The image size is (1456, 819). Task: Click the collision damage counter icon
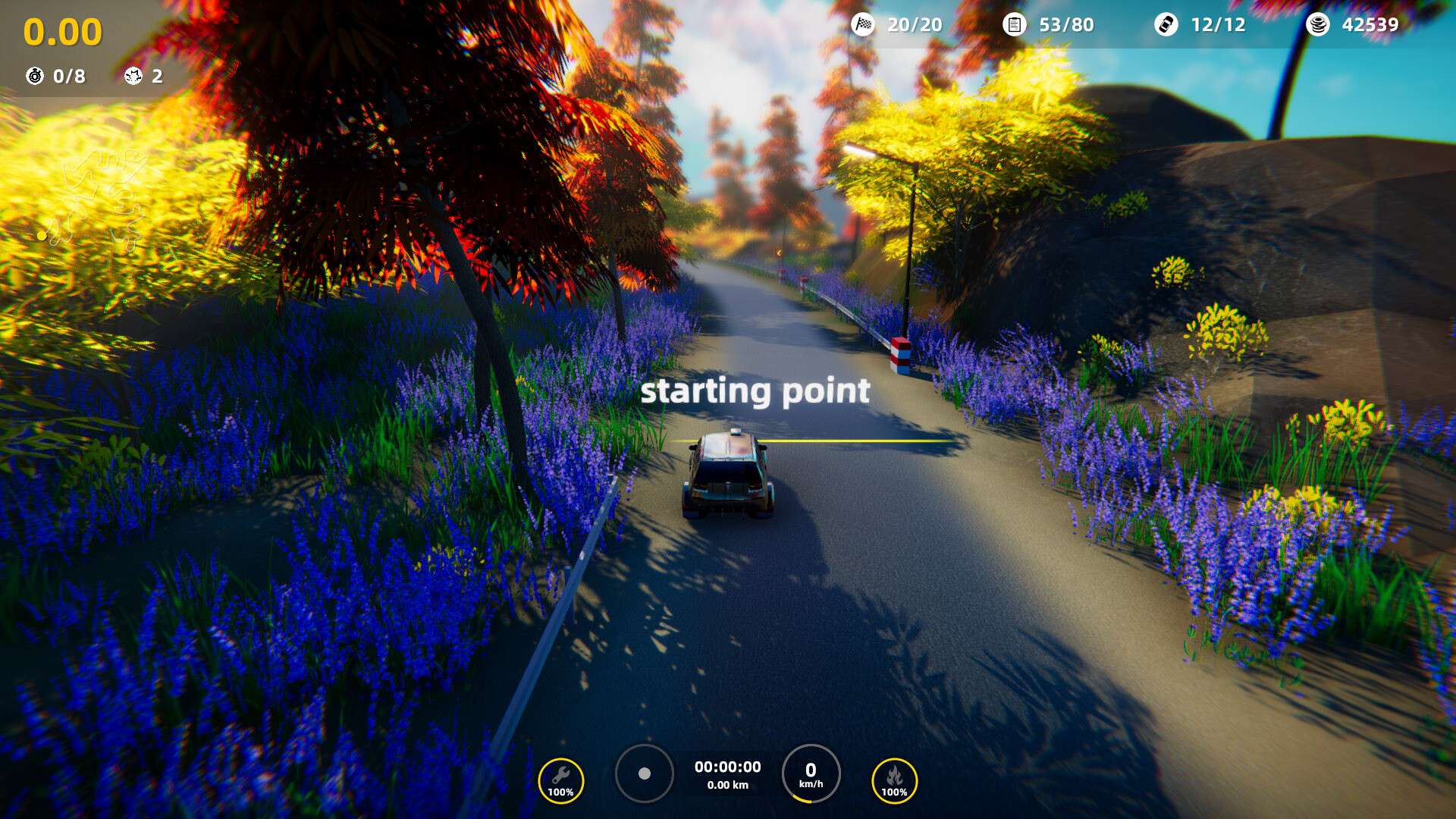pos(133,76)
